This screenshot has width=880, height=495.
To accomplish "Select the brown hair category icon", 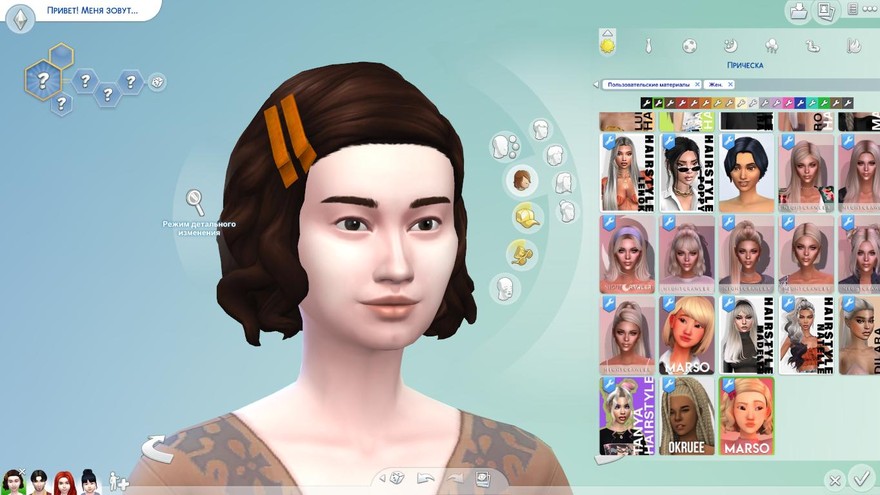I will point(522,181).
